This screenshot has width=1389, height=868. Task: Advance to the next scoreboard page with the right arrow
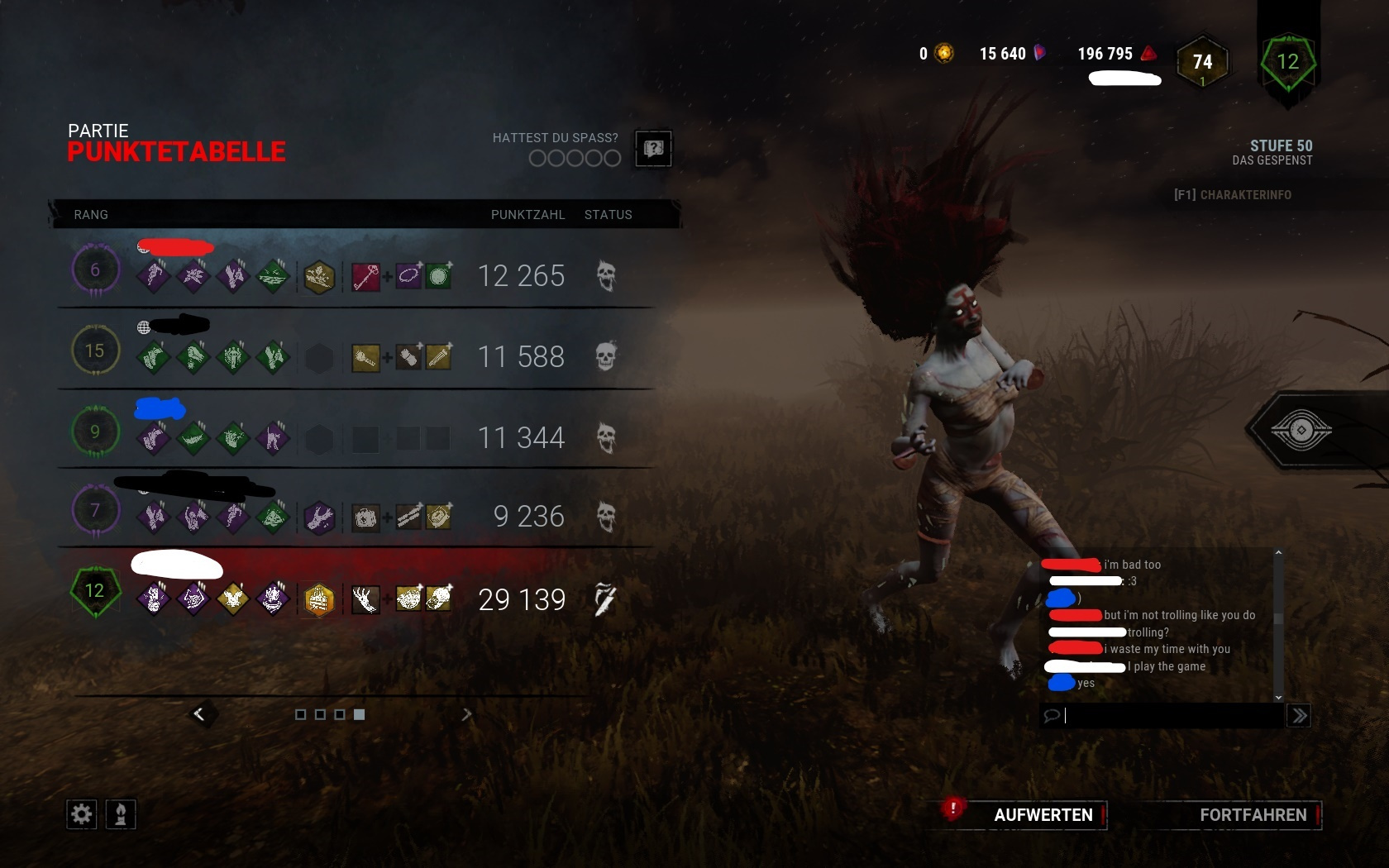(x=468, y=714)
